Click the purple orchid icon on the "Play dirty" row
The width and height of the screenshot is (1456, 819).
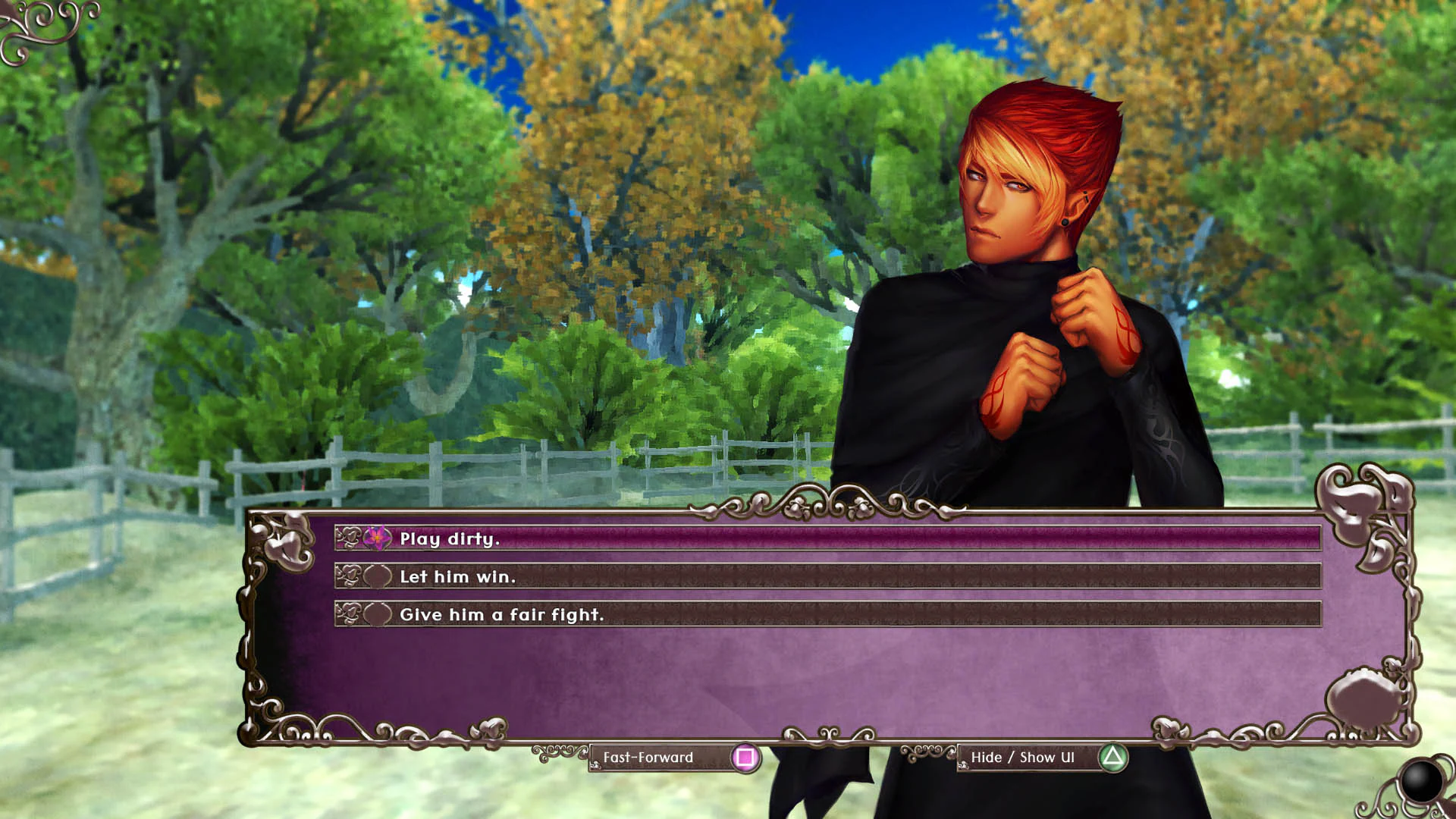pos(375,539)
